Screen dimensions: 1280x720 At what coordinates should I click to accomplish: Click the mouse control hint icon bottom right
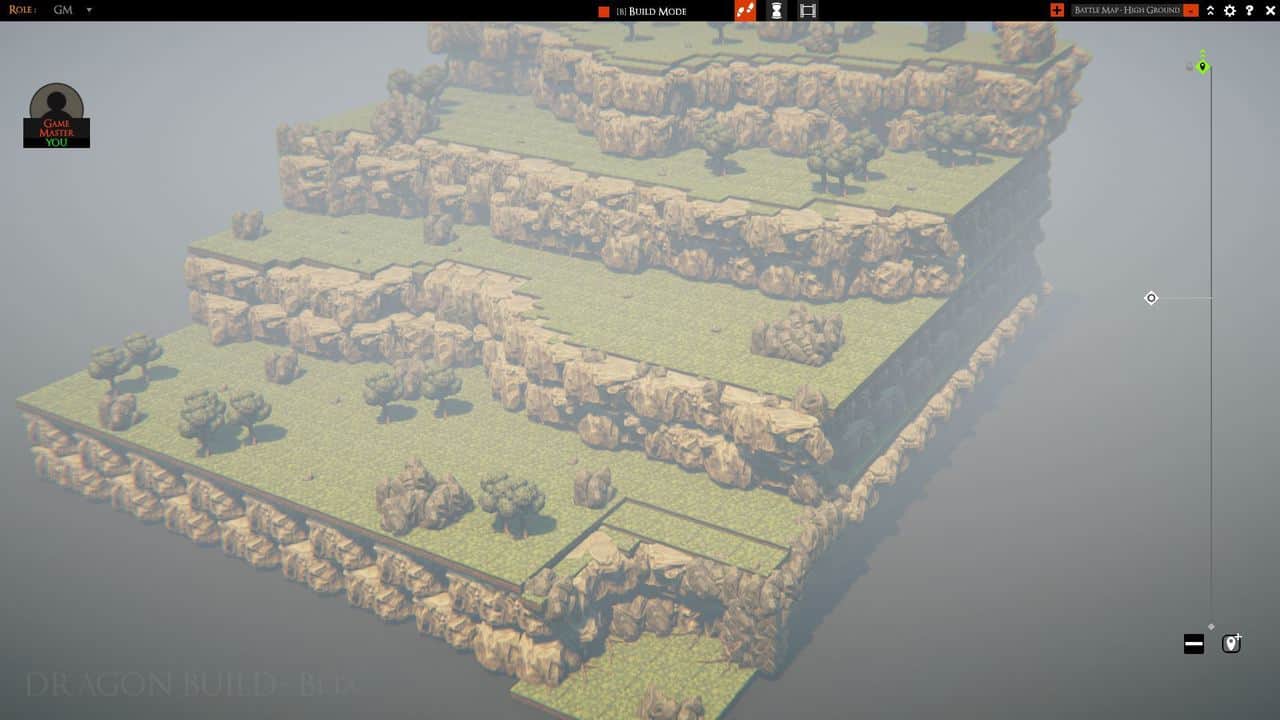pyautogui.click(x=1231, y=643)
